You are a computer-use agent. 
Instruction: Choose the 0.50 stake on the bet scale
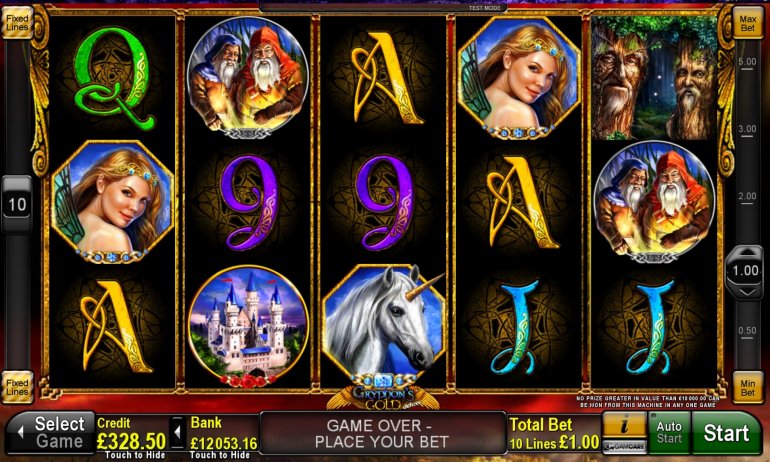746,331
